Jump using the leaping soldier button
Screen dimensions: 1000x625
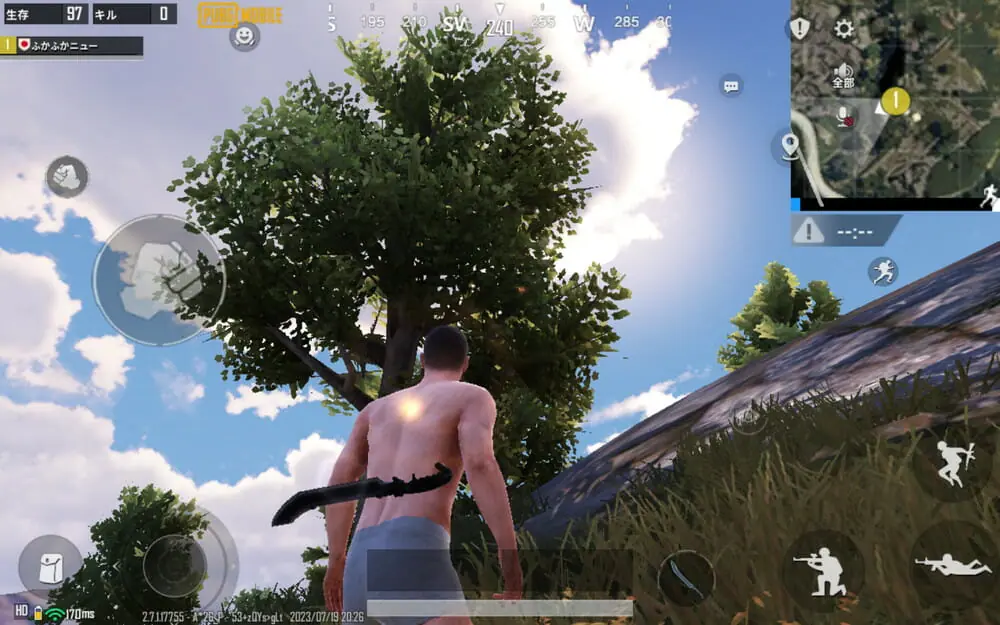(x=950, y=462)
